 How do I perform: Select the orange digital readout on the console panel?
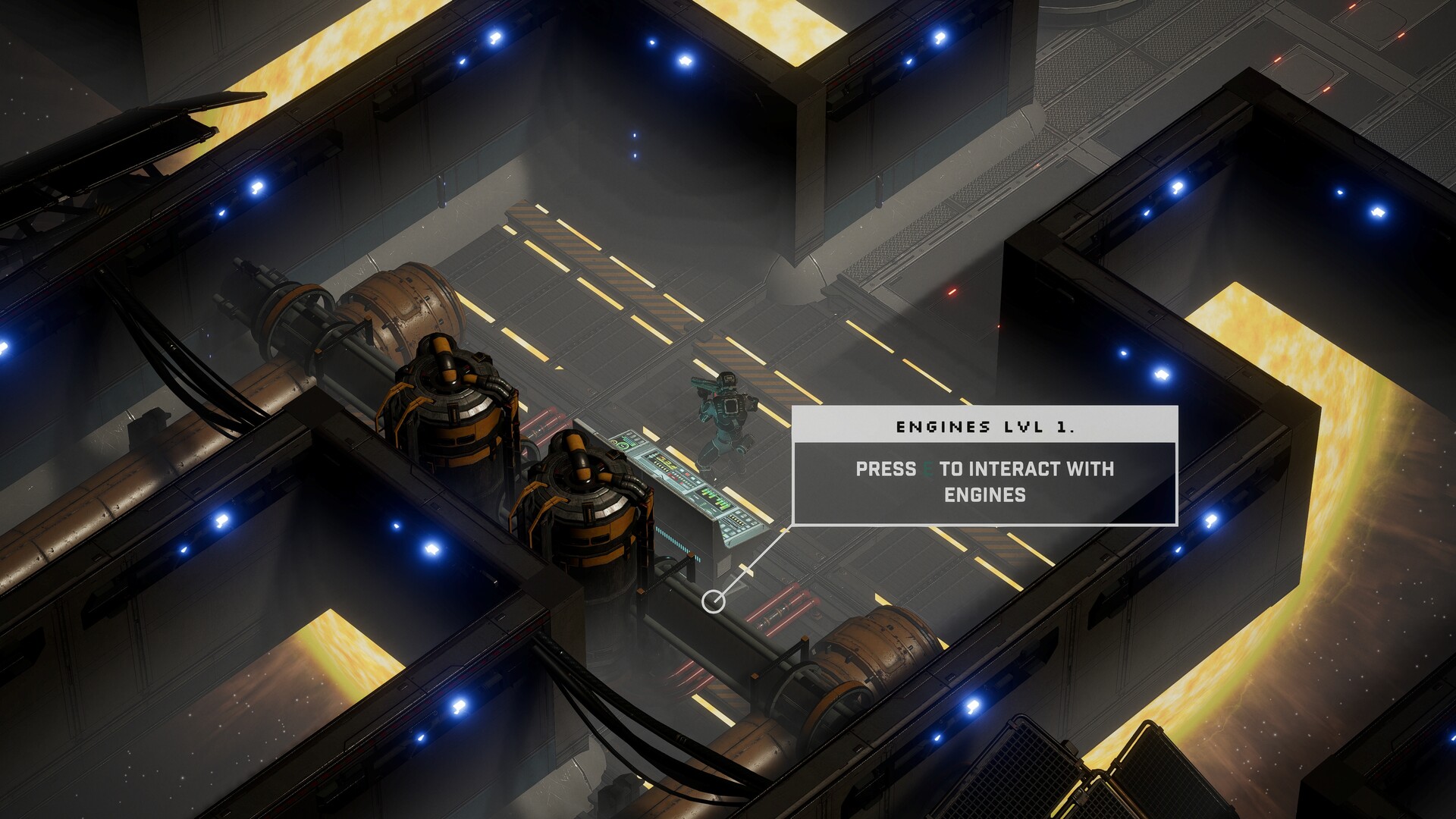pyautogui.click(x=664, y=460)
